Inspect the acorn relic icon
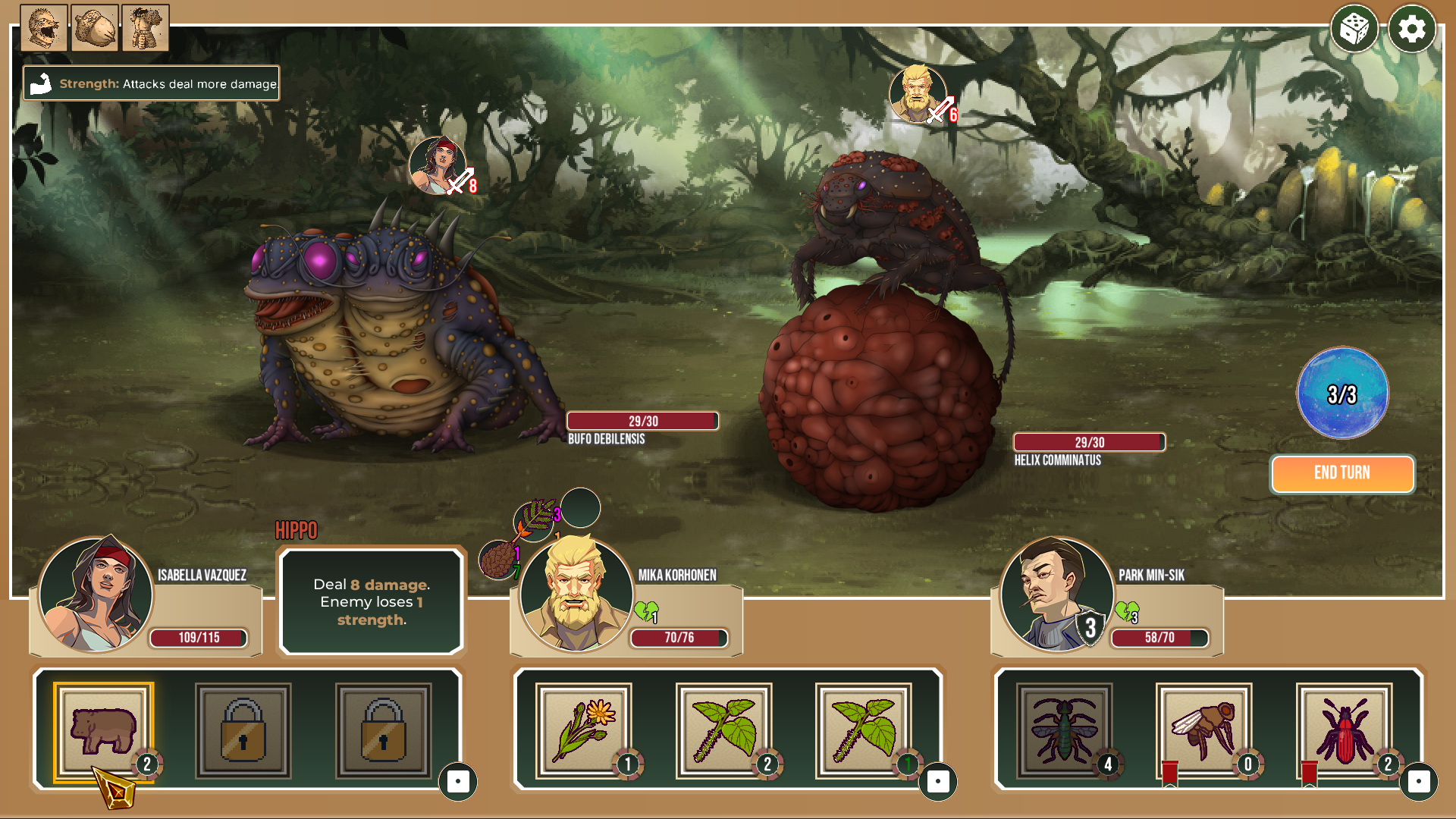 coord(95,28)
